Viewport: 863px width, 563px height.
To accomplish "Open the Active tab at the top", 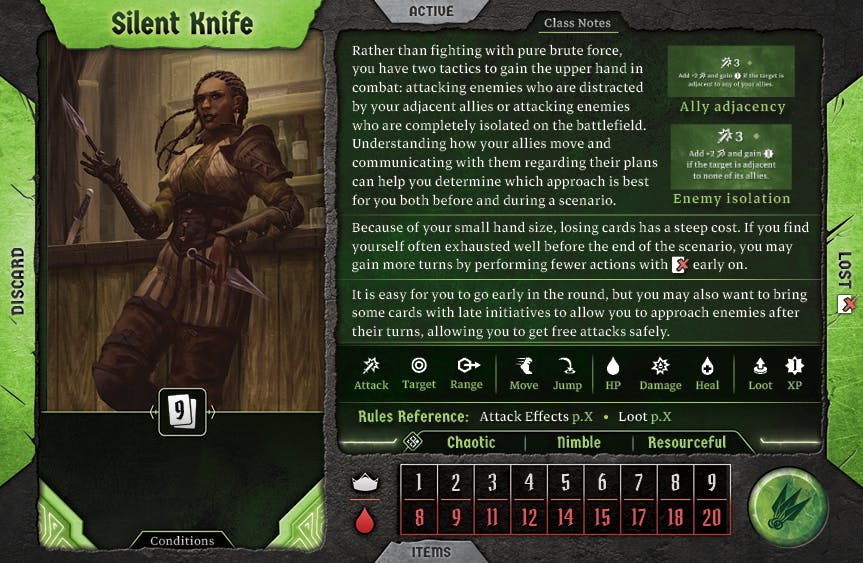I will (431, 12).
